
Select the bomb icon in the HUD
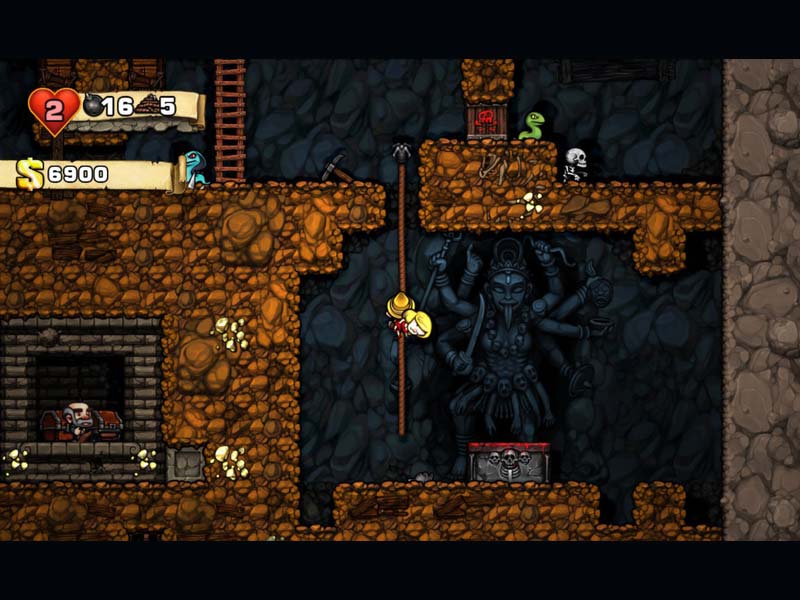[93, 105]
